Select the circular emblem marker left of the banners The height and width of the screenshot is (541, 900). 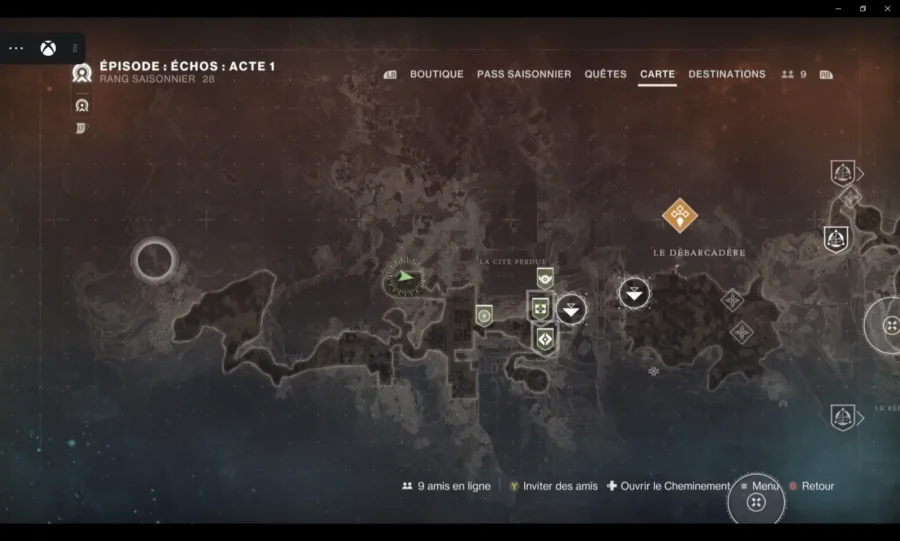coord(485,315)
